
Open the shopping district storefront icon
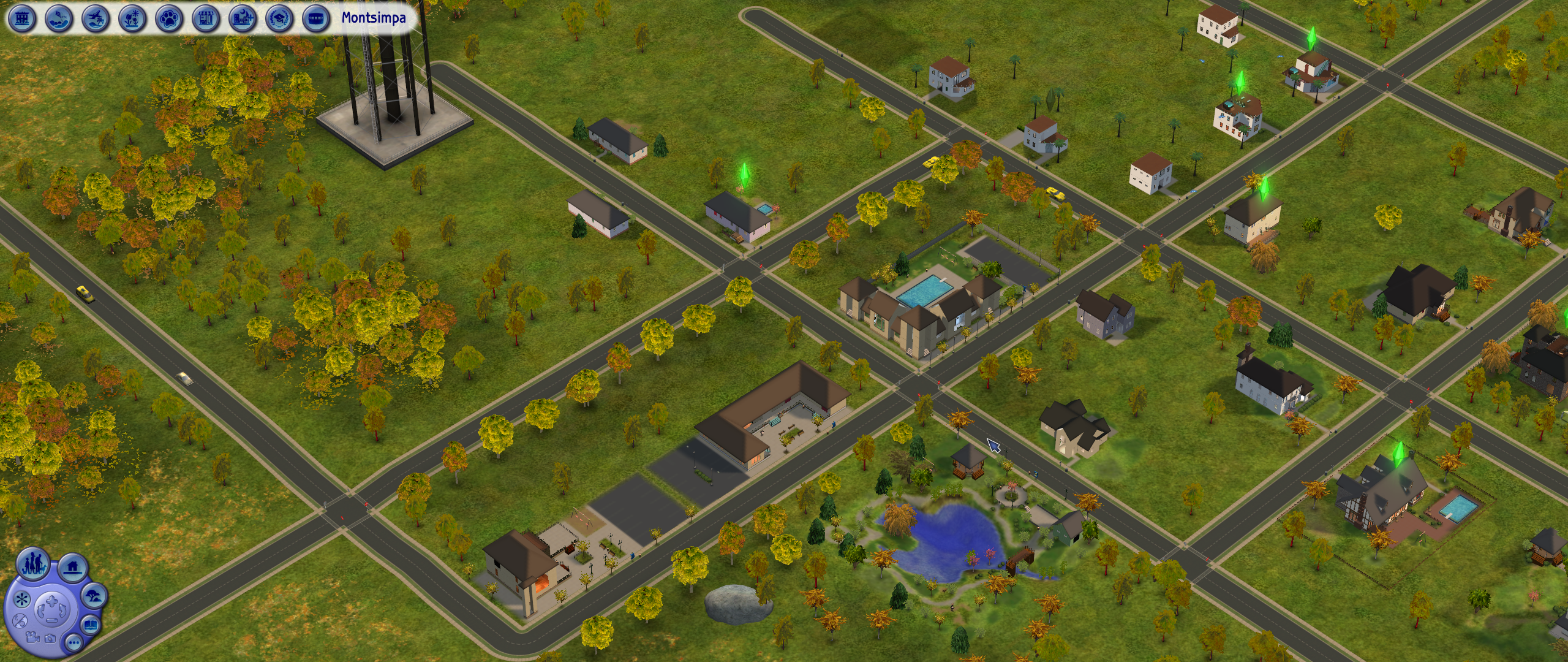tap(206, 18)
